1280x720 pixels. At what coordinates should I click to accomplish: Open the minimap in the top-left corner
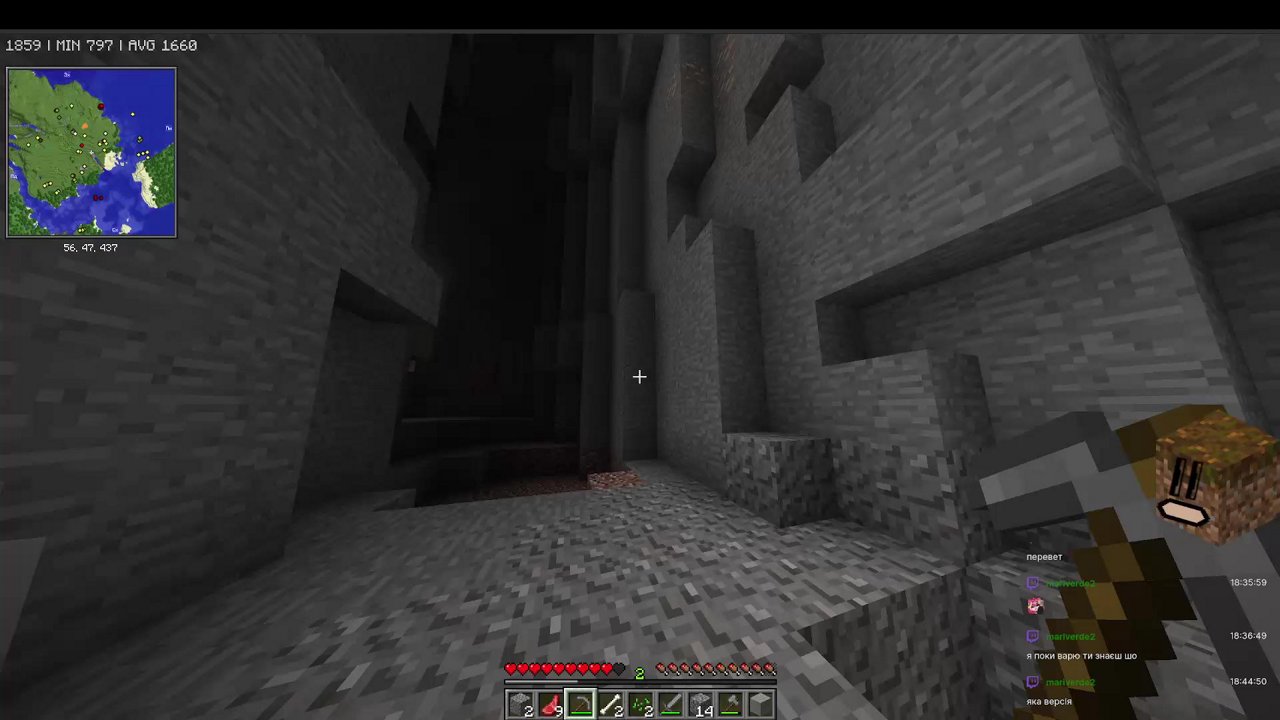click(91, 152)
